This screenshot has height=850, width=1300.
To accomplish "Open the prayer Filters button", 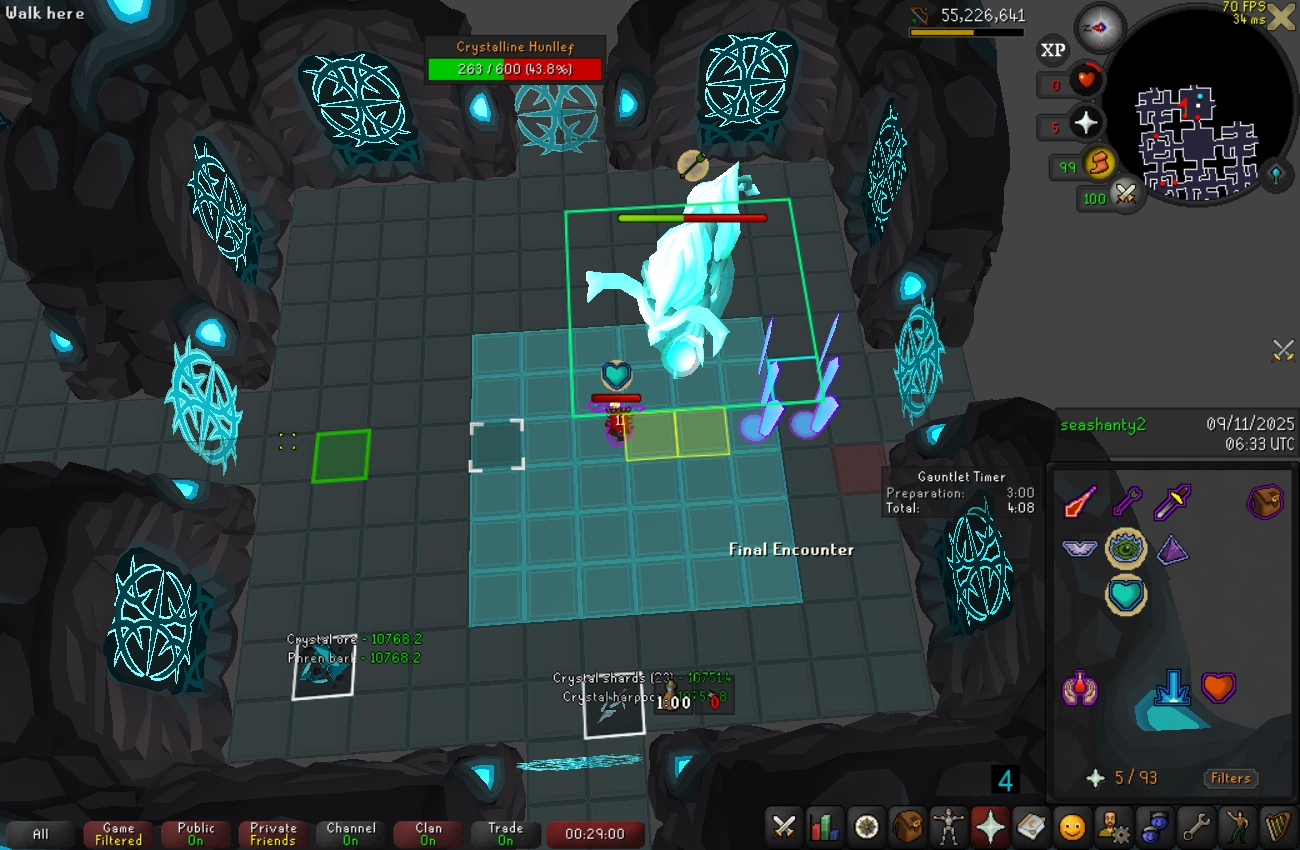I will [x=1230, y=778].
